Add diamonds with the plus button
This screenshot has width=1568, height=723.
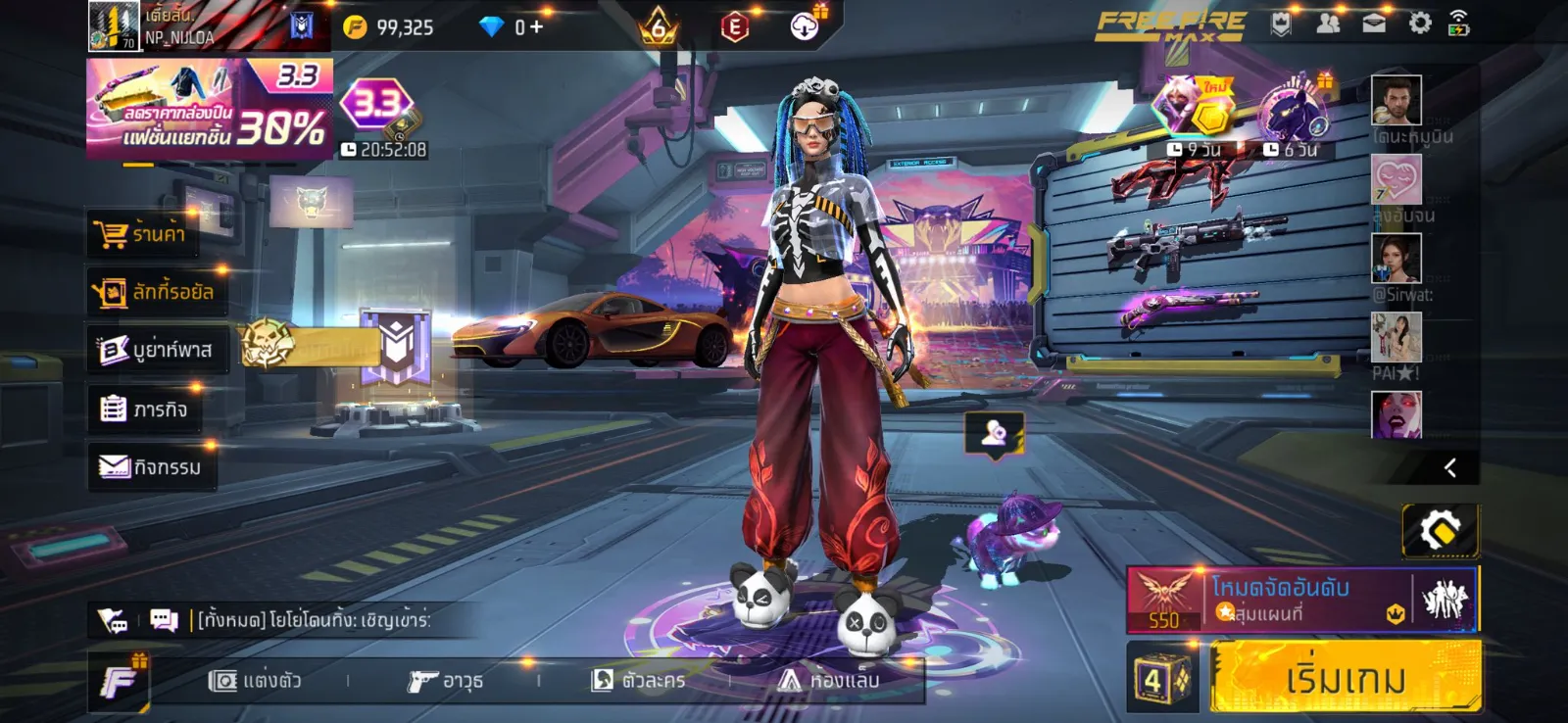[536, 26]
